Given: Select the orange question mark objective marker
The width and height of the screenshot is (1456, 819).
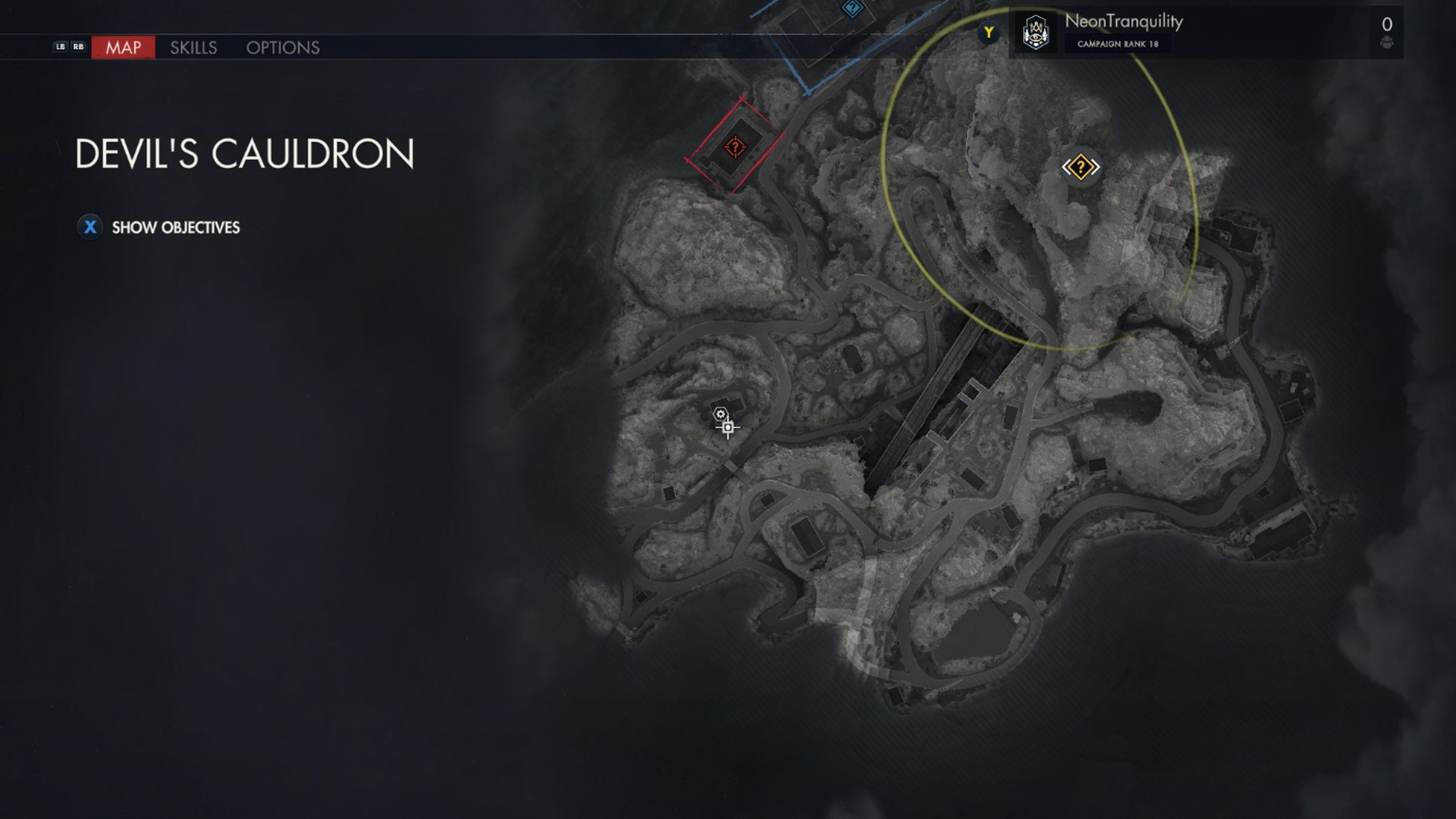Looking at the screenshot, I should point(1080,167).
